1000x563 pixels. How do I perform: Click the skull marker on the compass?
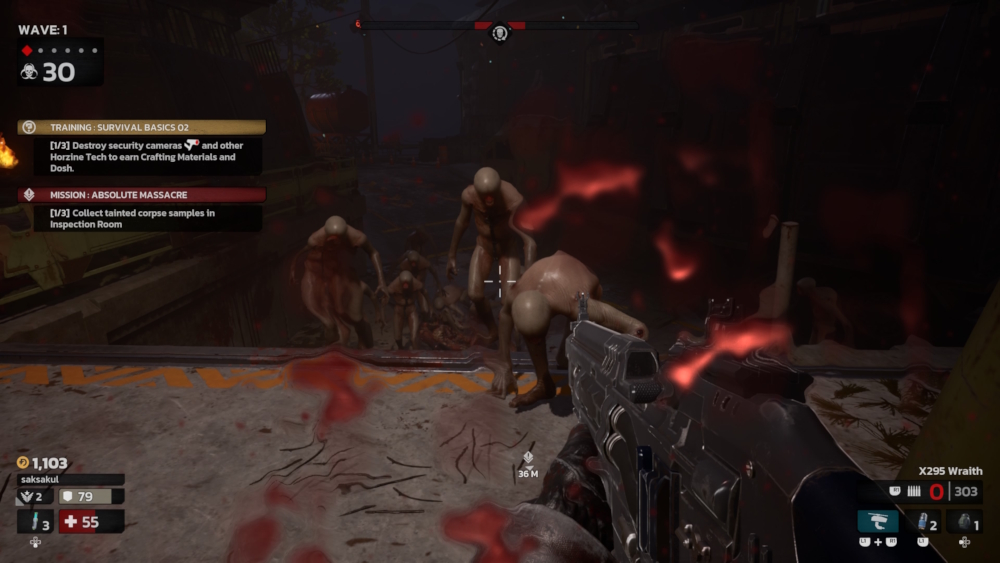point(500,33)
